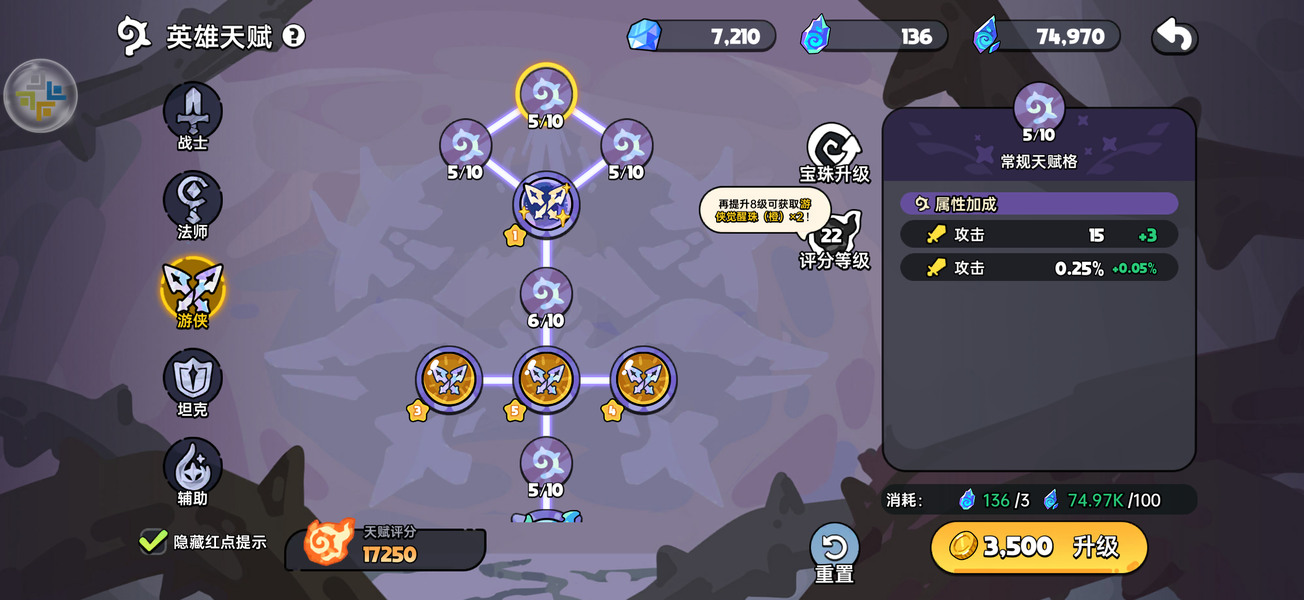
Task: Select the 6/10 talent node
Action: (546, 295)
